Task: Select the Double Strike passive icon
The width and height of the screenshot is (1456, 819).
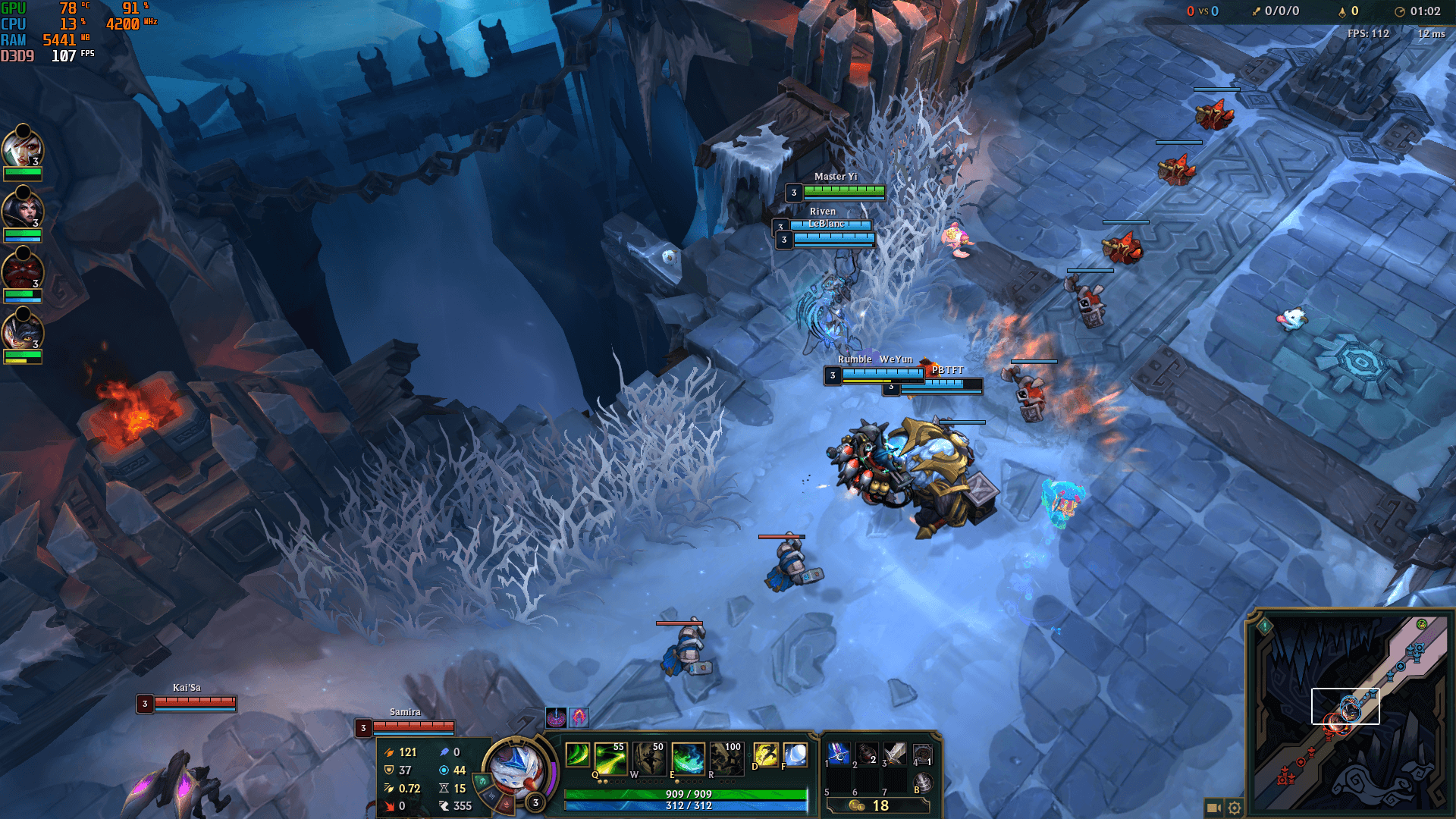Action: click(x=577, y=755)
